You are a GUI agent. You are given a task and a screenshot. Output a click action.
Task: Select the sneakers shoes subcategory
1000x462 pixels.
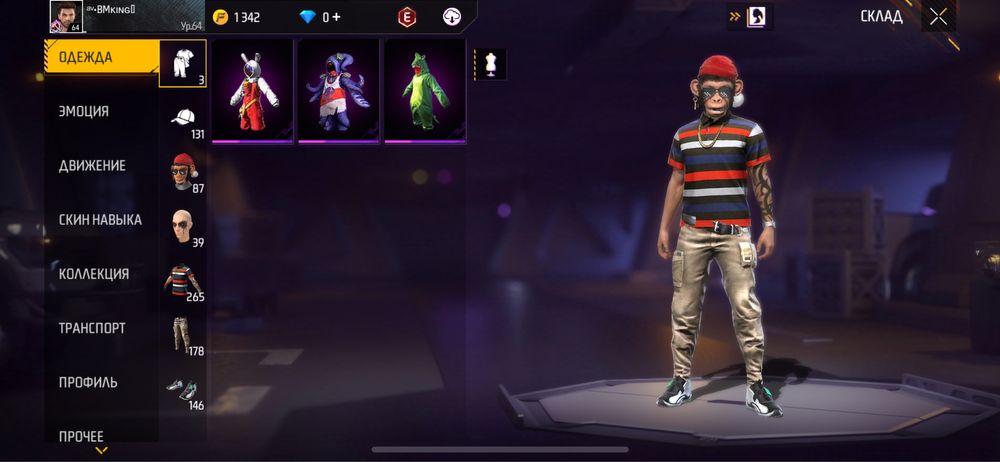coord(183,389)
